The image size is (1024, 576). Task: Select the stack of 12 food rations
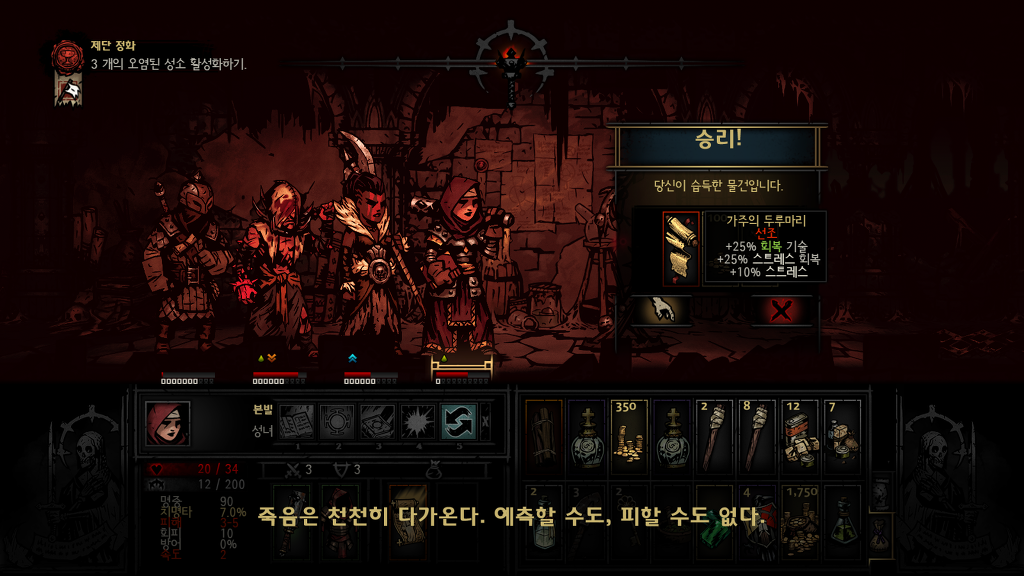click(801, 436)
